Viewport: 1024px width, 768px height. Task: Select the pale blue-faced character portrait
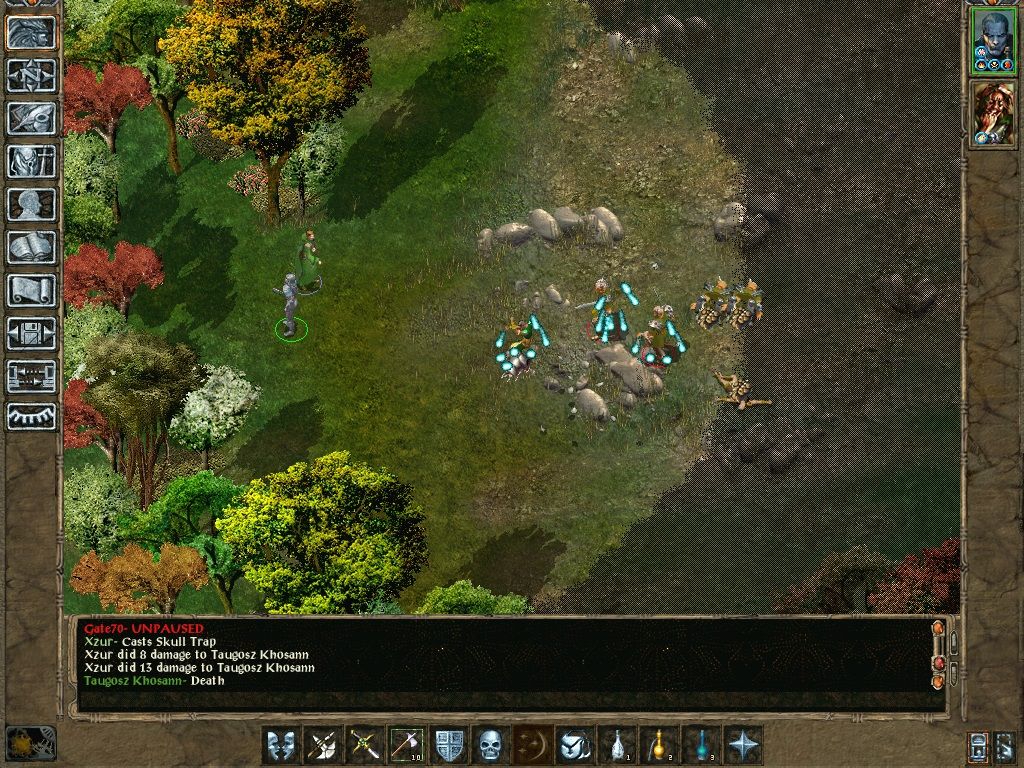pyautogui.click(x=992, y=42)
